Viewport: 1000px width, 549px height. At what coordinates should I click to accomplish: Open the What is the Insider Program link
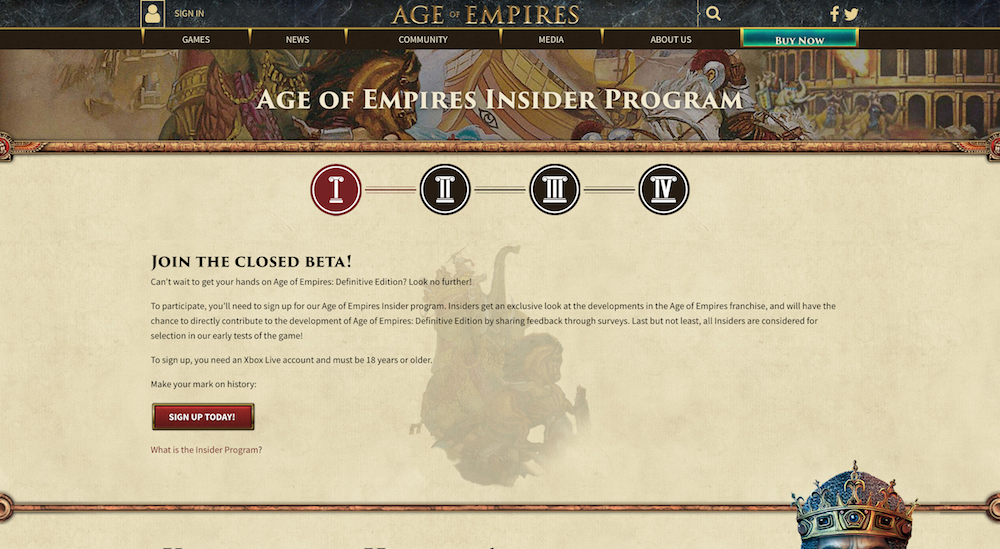click(206, 450)
